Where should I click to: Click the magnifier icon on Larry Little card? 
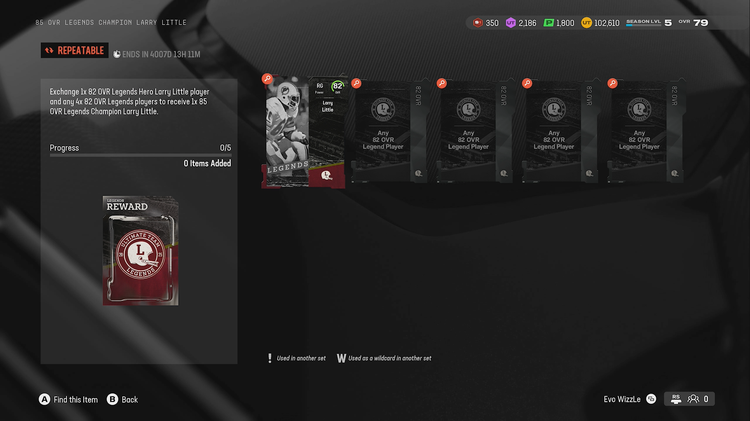pyautogui.click(x=267, y=79)
